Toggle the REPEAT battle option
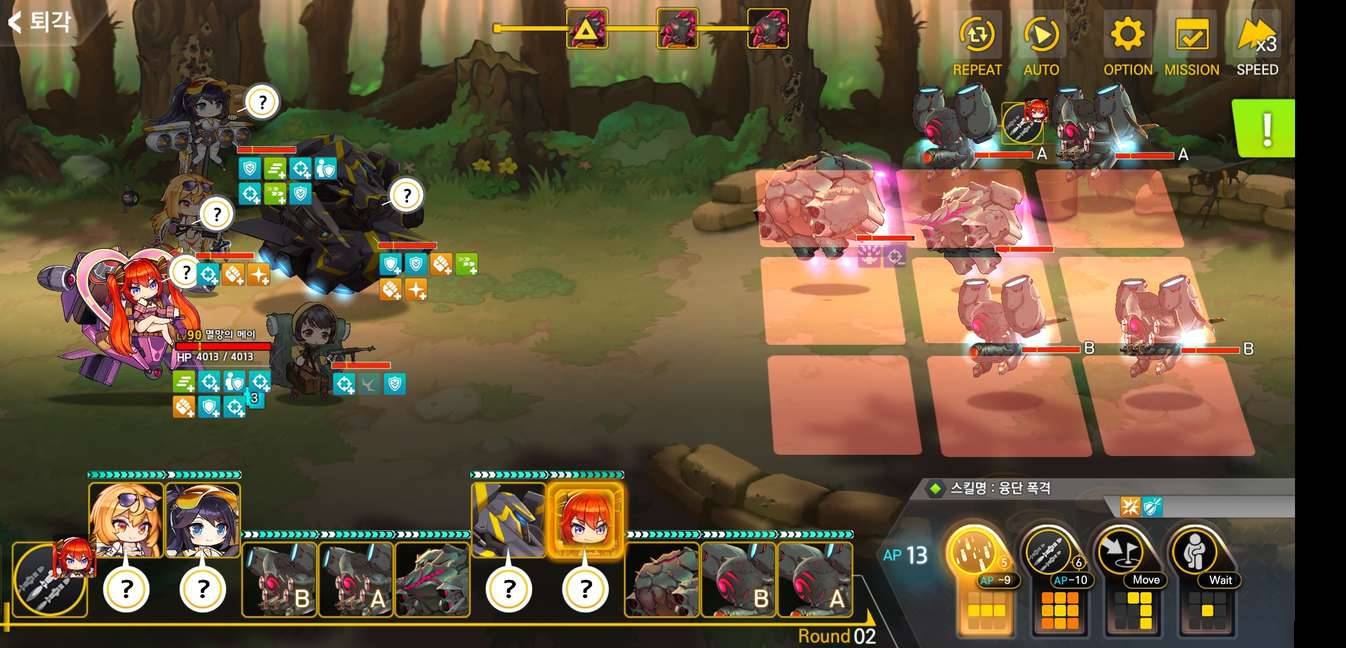1346x648 pixels. [977, 45]
